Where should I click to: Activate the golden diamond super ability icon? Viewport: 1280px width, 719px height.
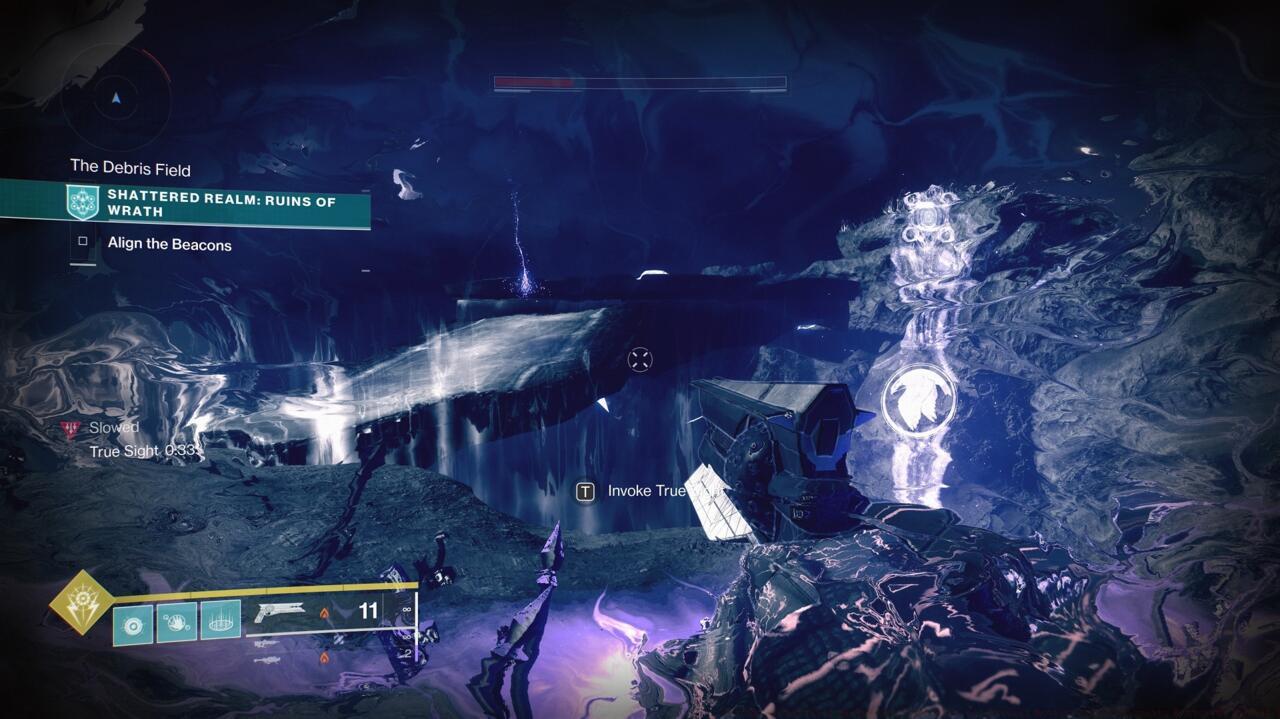click(83, 603)
